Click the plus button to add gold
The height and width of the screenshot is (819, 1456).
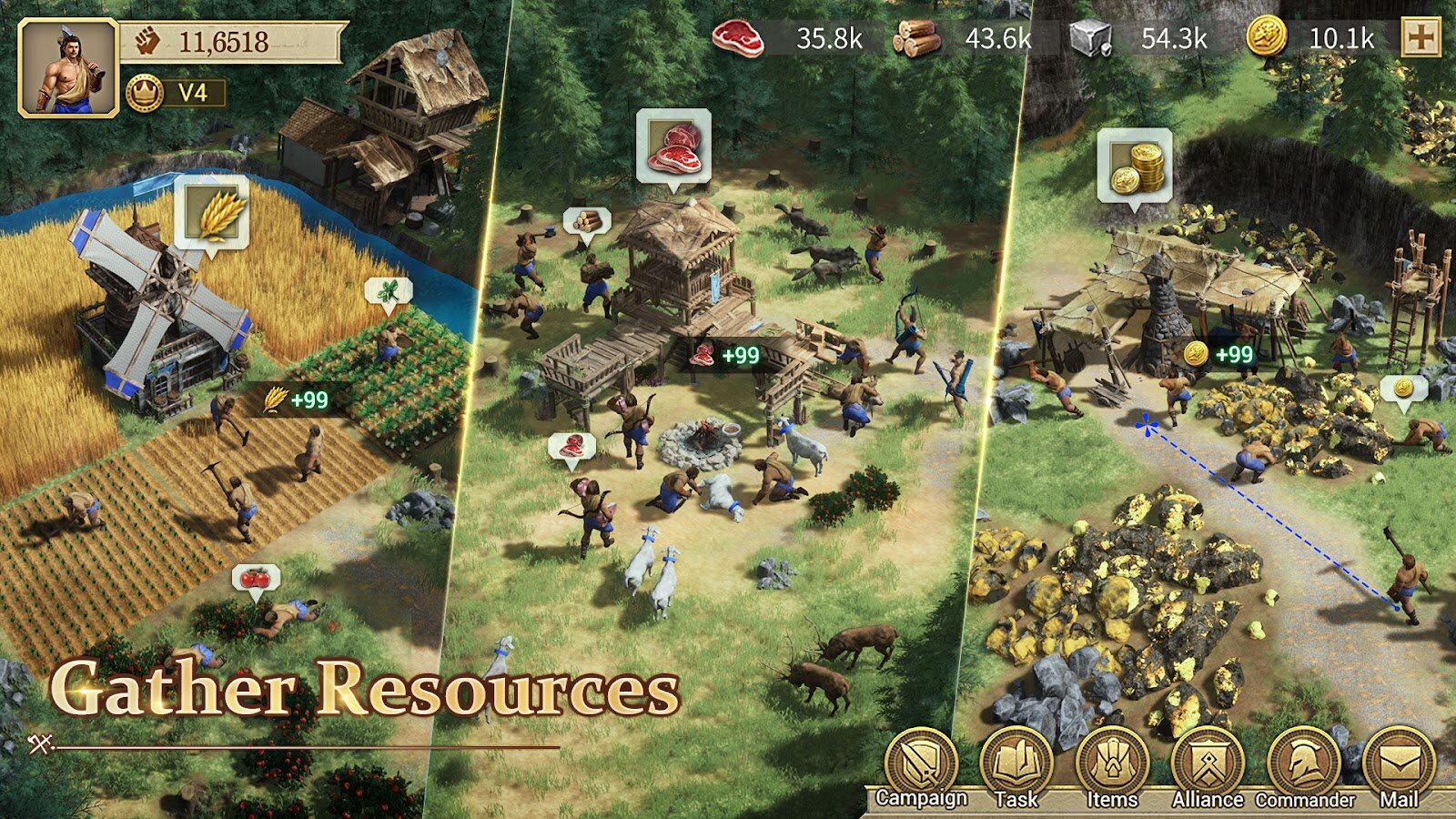(x=1420, y=38)
